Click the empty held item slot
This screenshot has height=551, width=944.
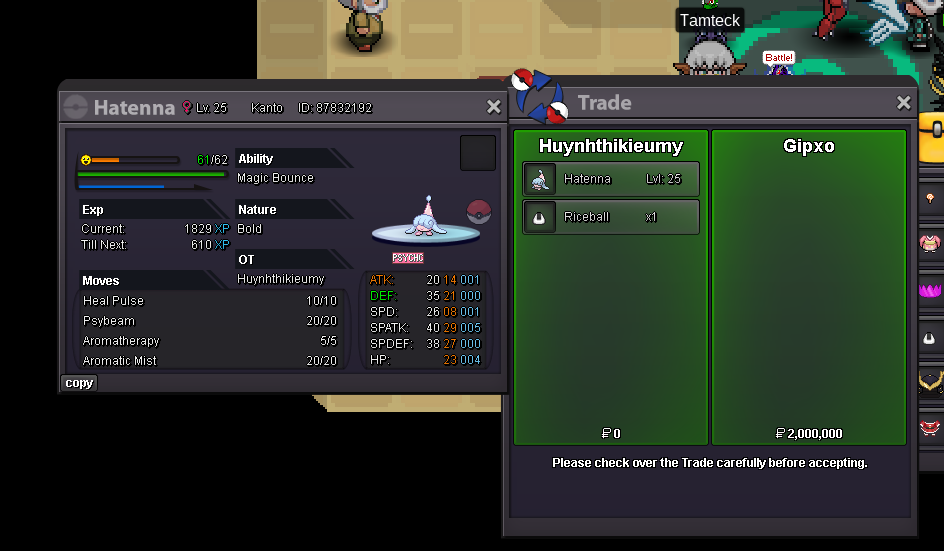tap(478, 153)
